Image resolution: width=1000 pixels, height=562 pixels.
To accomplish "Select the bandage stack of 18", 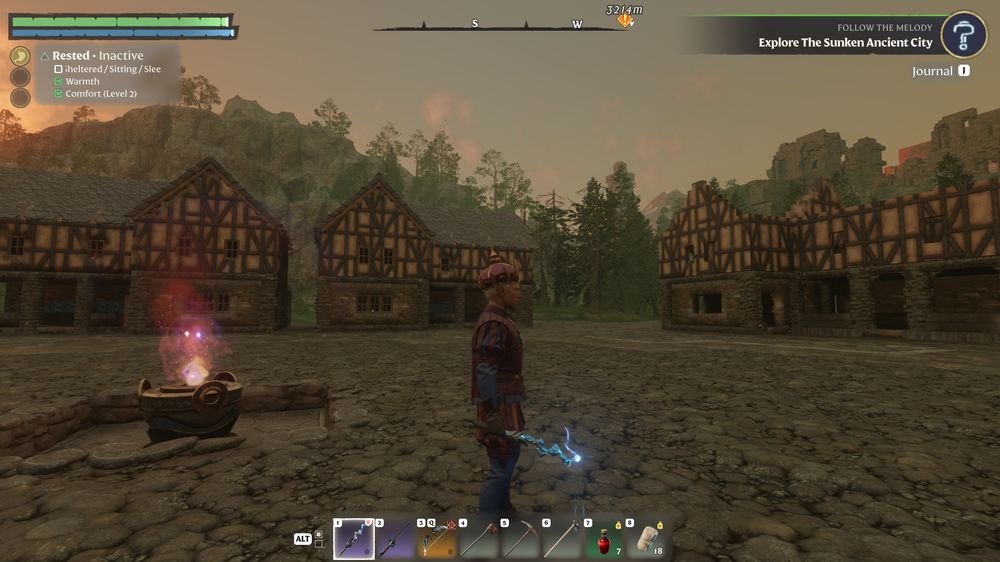I will [x=645, y=539].
